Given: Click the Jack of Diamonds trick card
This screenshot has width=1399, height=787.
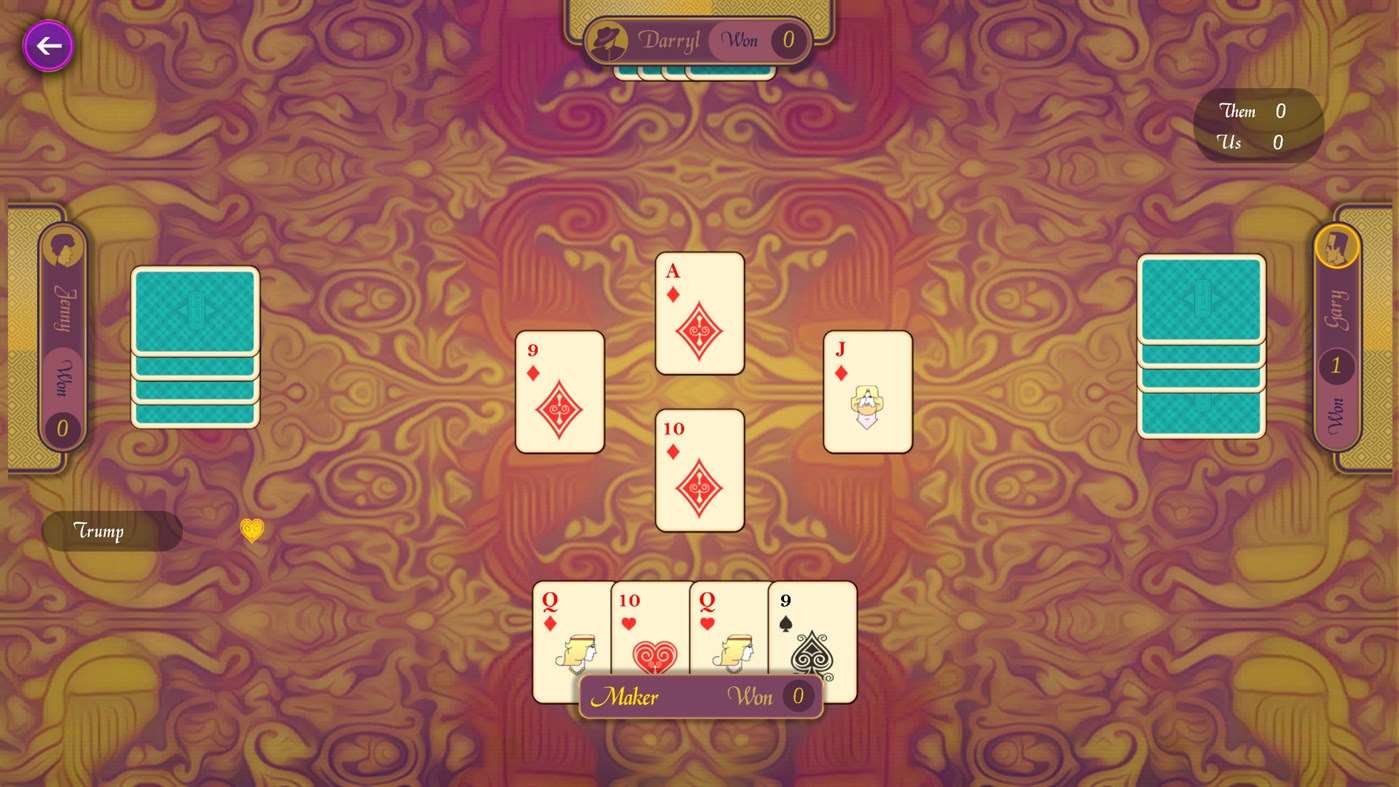Looking at the screenshot, I should click(867, 390).
